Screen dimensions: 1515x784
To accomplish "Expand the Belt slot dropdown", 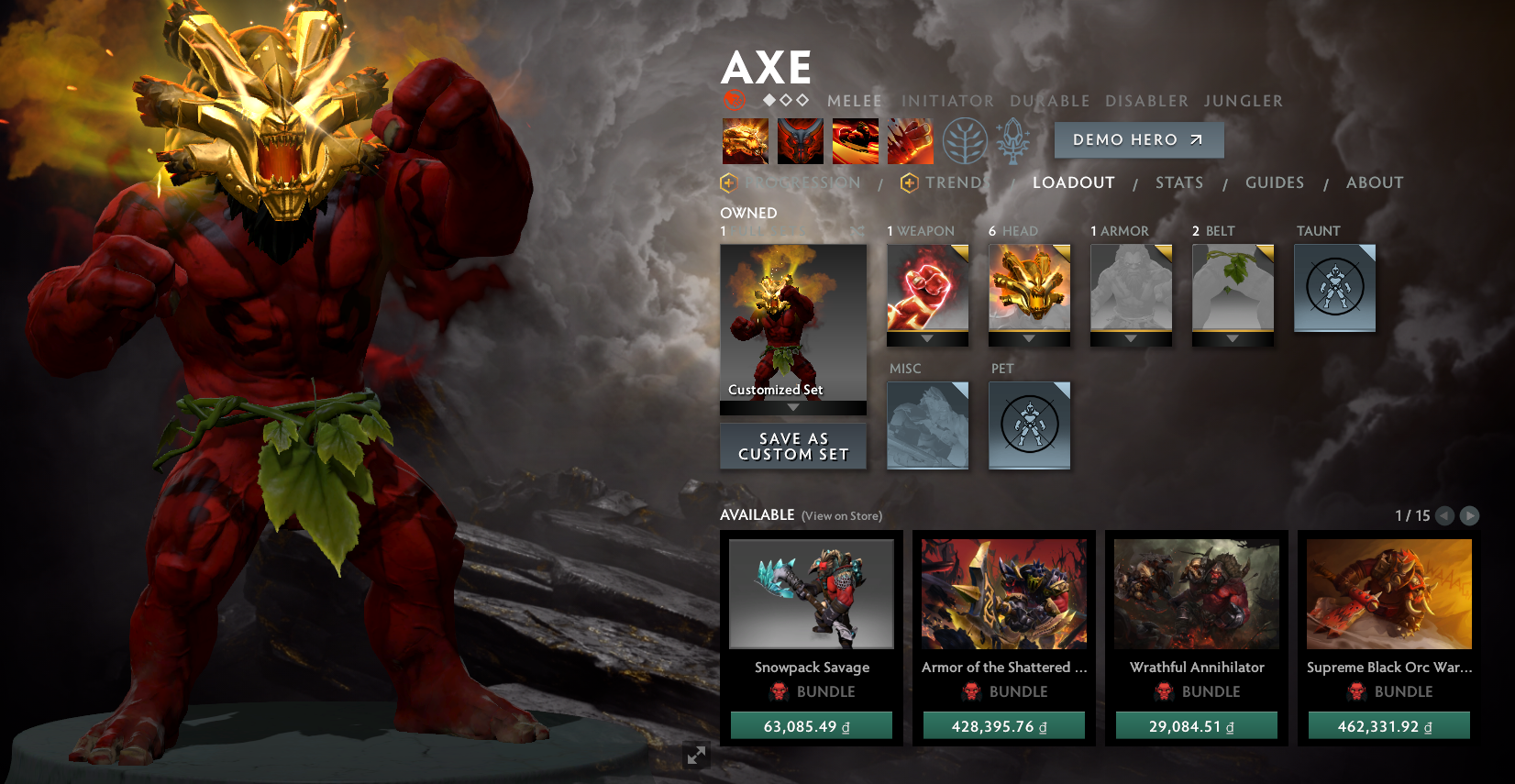I will tap(1233, 338).
